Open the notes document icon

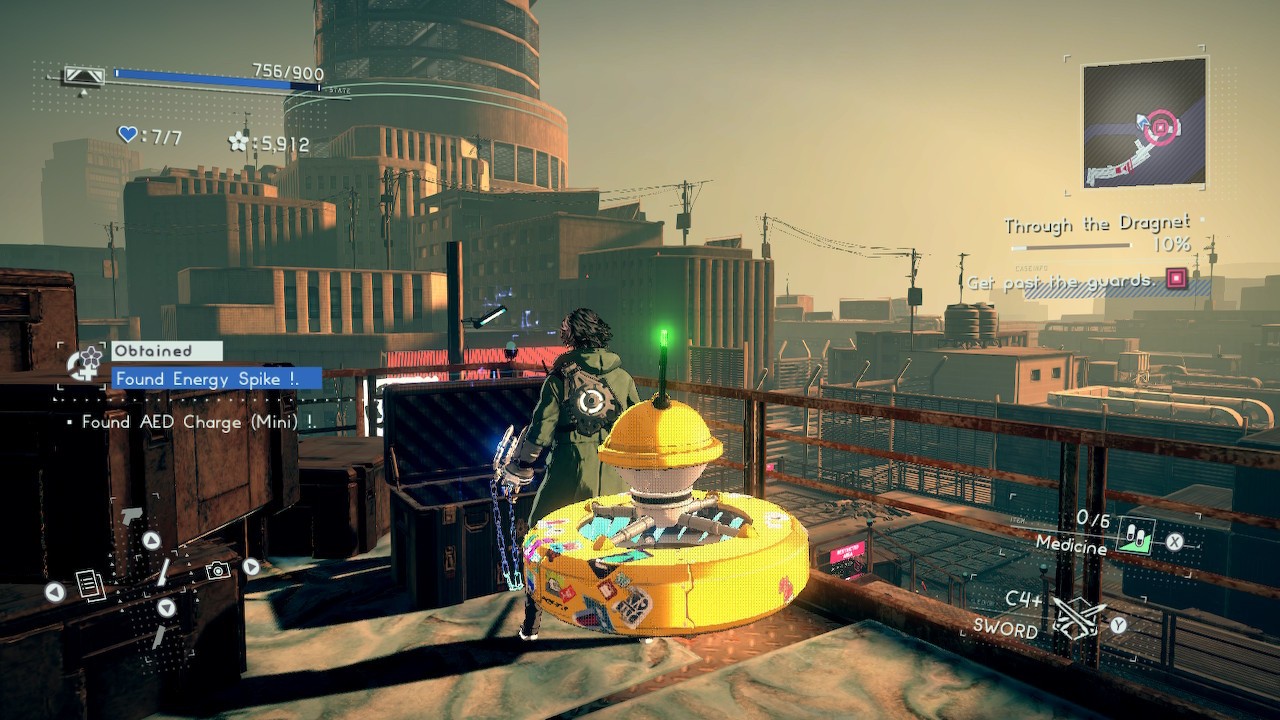[90, 585]
